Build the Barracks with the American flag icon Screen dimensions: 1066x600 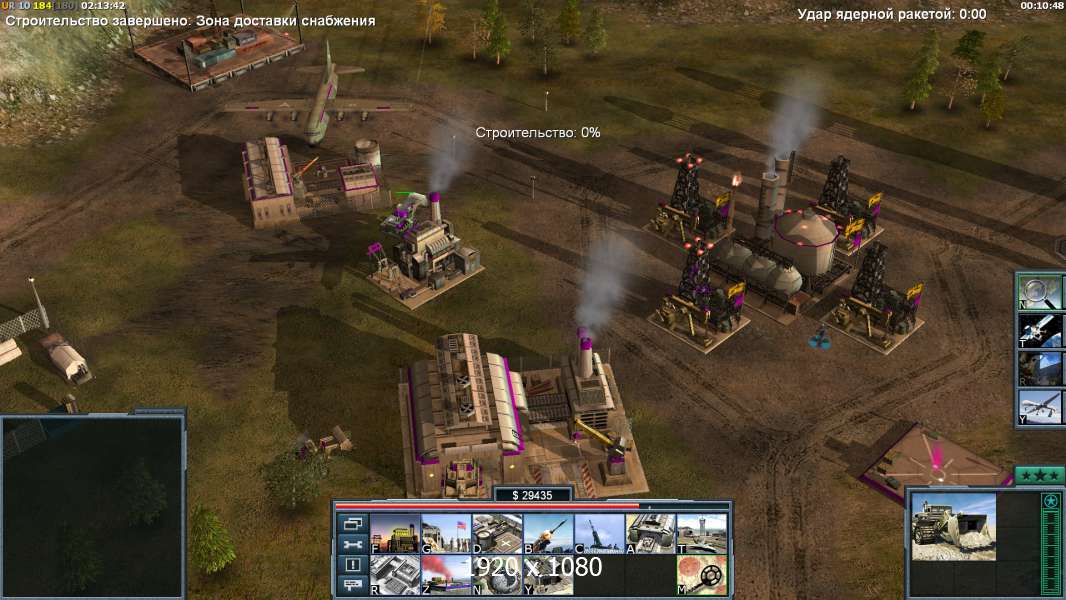click(446, 534)
